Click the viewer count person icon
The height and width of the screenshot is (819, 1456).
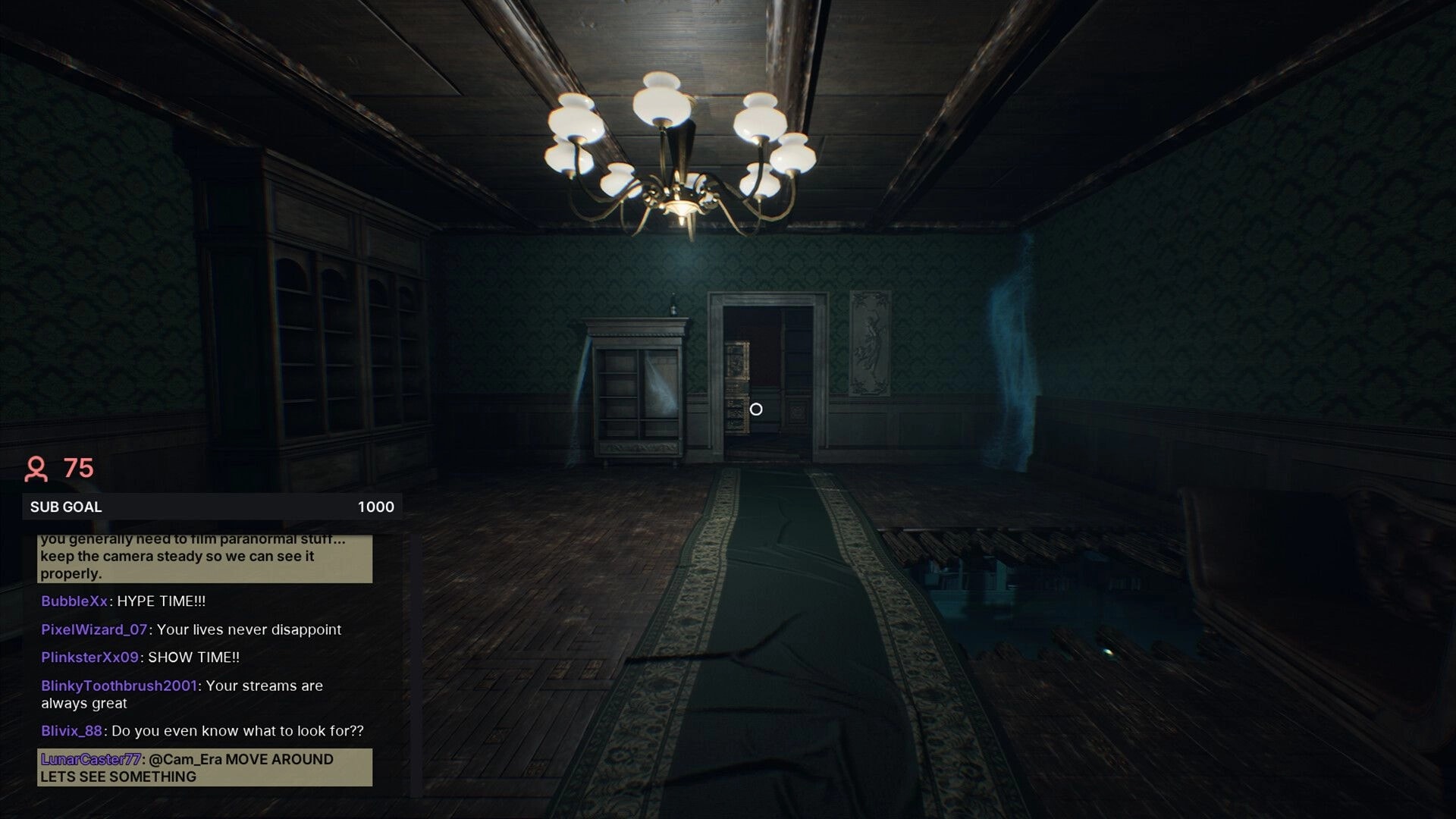point(36,470)
